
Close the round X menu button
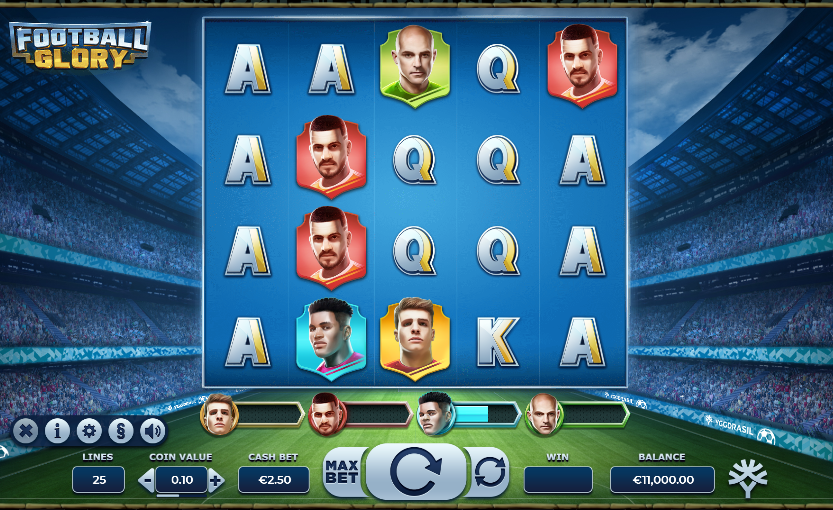(26, 431)
